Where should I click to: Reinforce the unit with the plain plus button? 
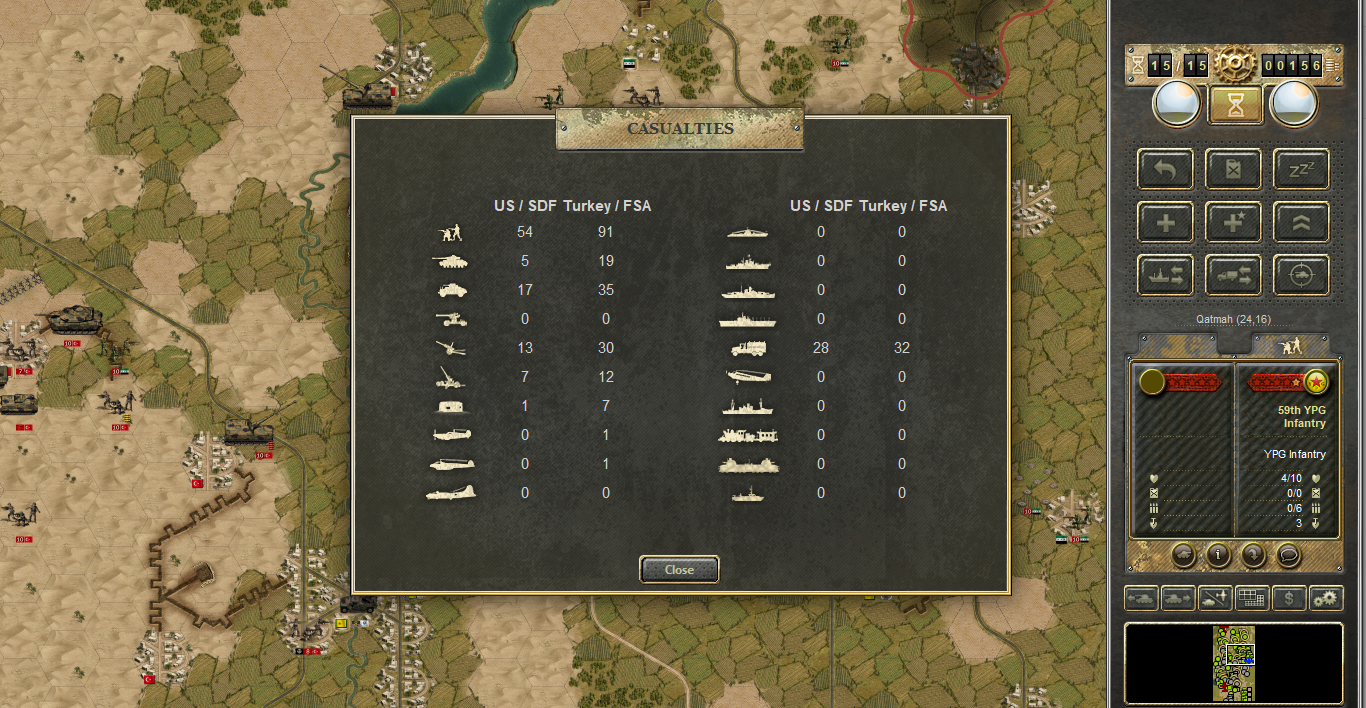pos(1165,222)
